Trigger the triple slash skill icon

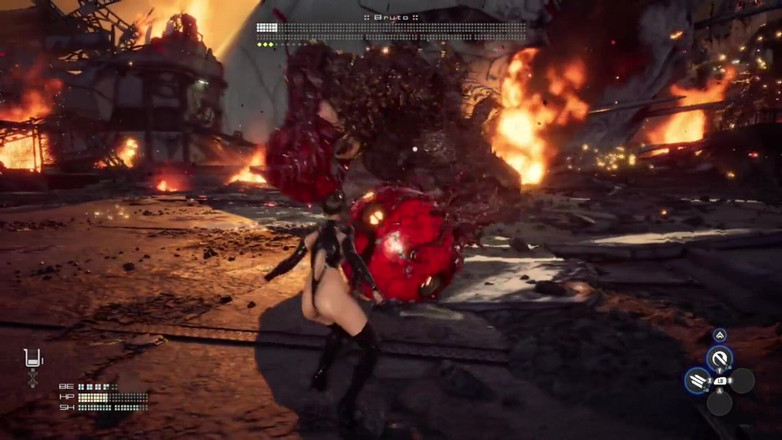tap(697, 380)
